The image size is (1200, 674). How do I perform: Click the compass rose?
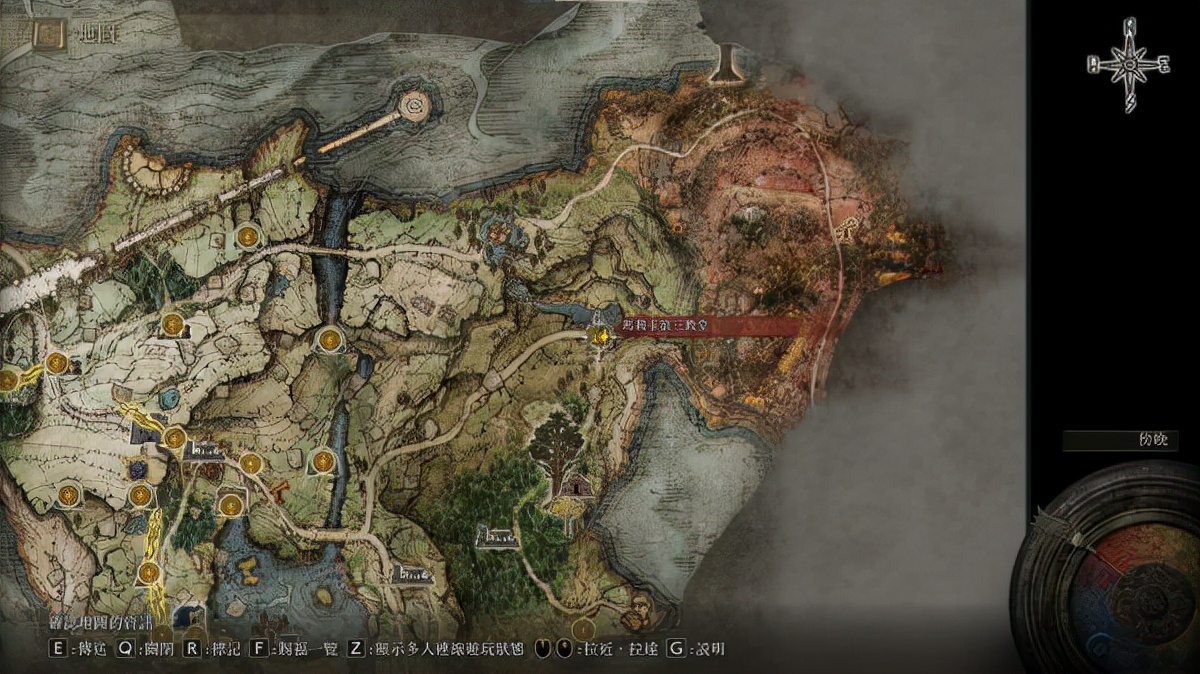pos(1128,65)
